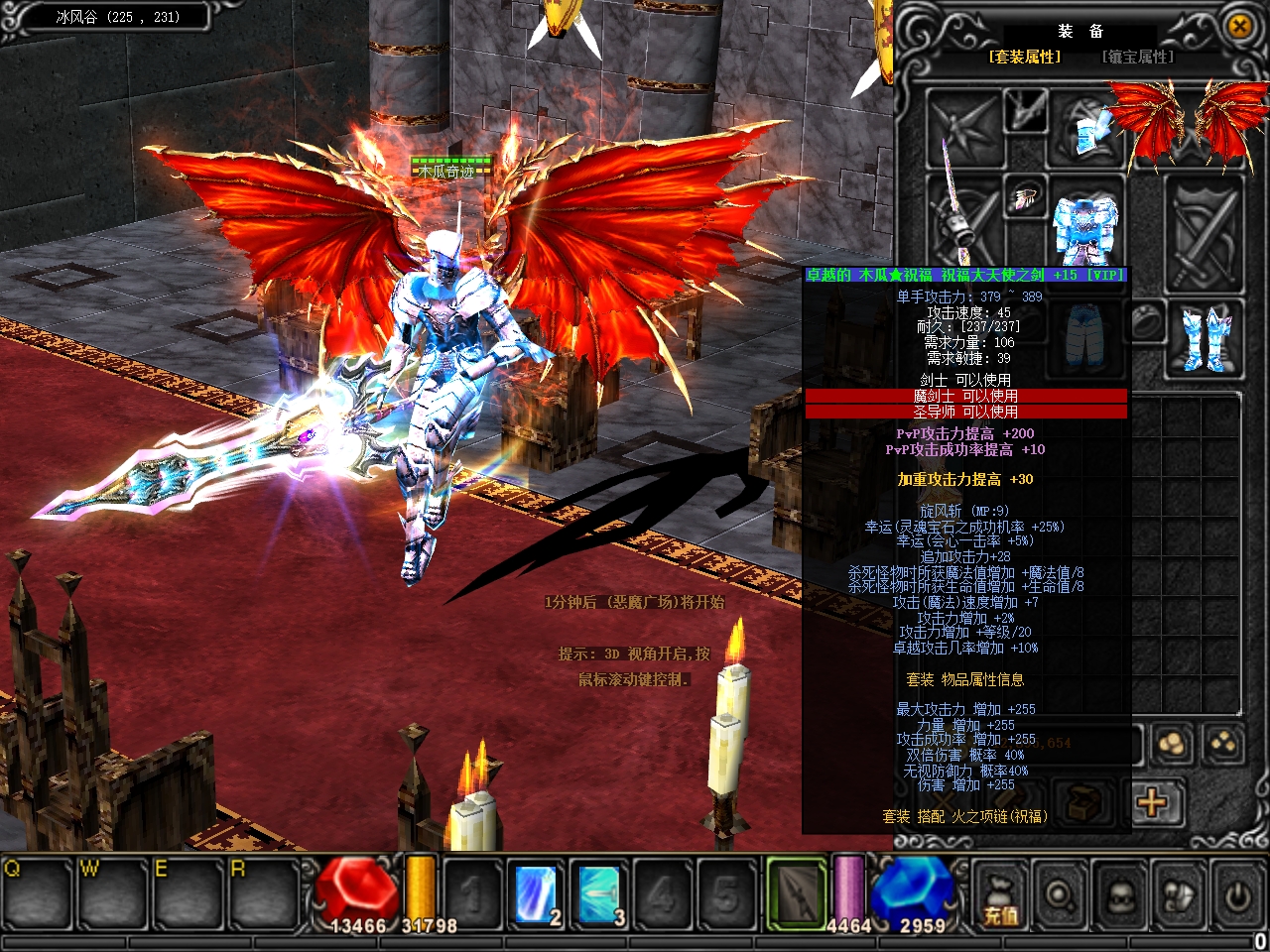Screen dimensions: 1270x952
Task: Click the power button icon
Action: tap(1236, 896)
